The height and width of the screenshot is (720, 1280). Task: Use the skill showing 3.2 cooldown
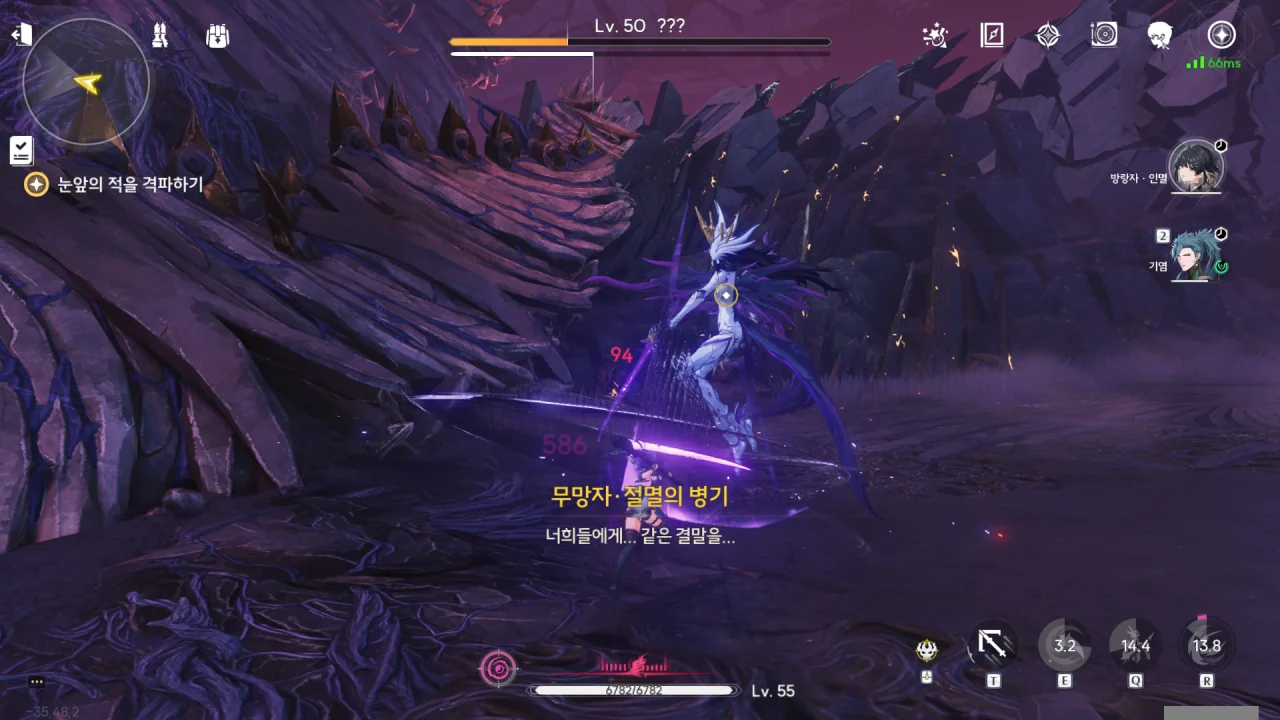pos(1064,646)
